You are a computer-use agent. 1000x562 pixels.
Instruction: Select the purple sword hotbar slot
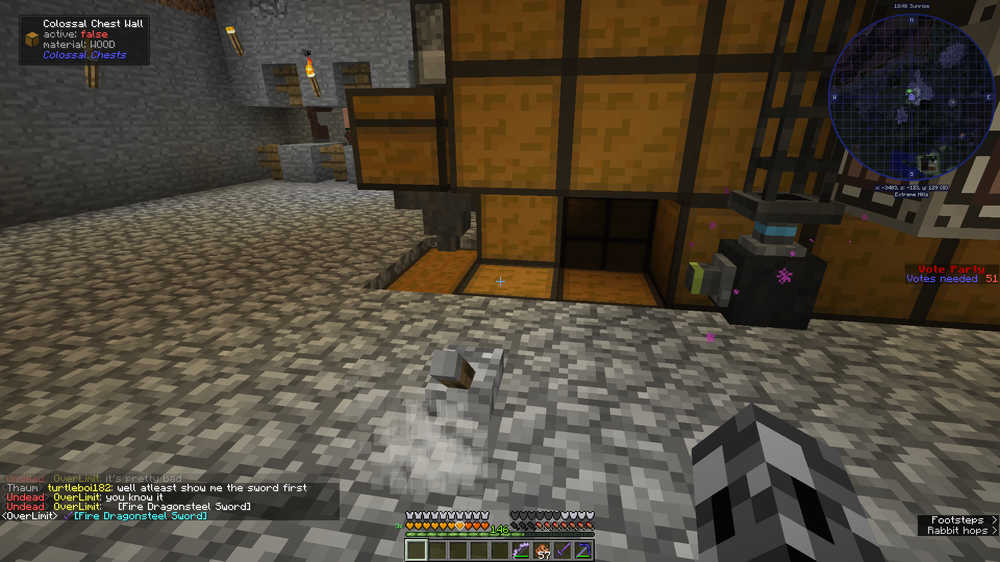click(562, 550)
